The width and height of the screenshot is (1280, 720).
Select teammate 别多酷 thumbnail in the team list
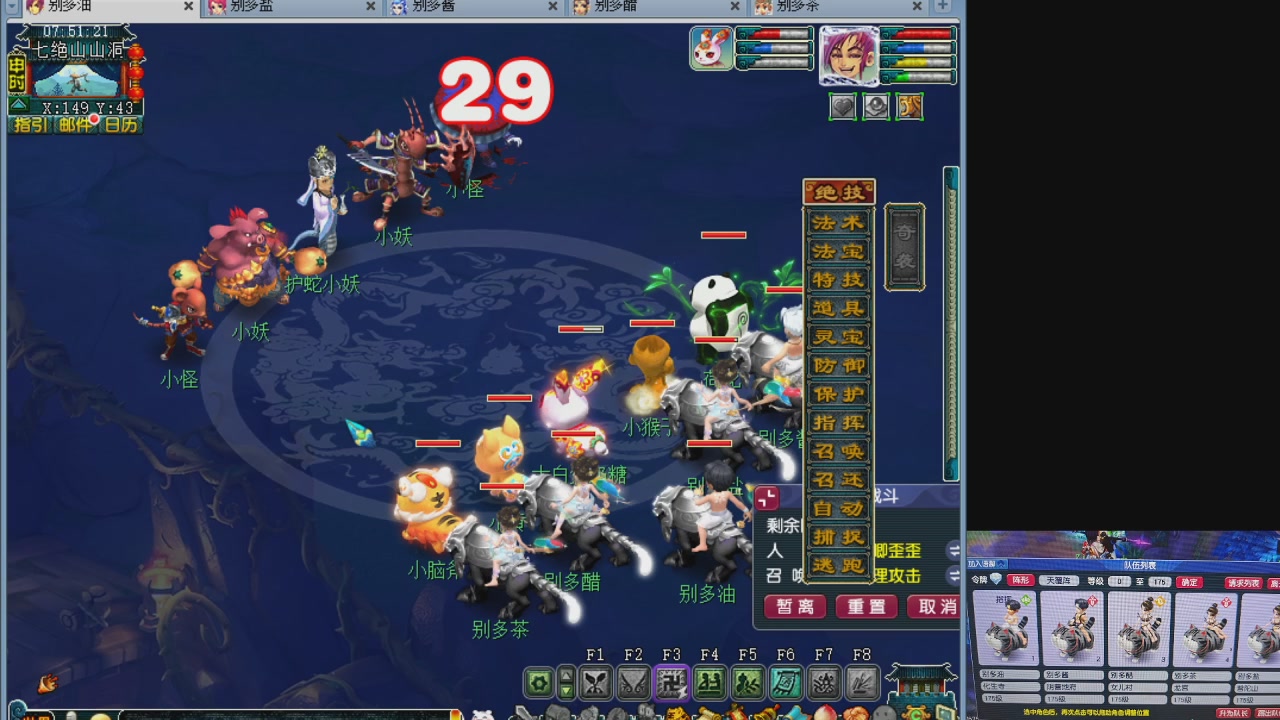(1140, 630)
